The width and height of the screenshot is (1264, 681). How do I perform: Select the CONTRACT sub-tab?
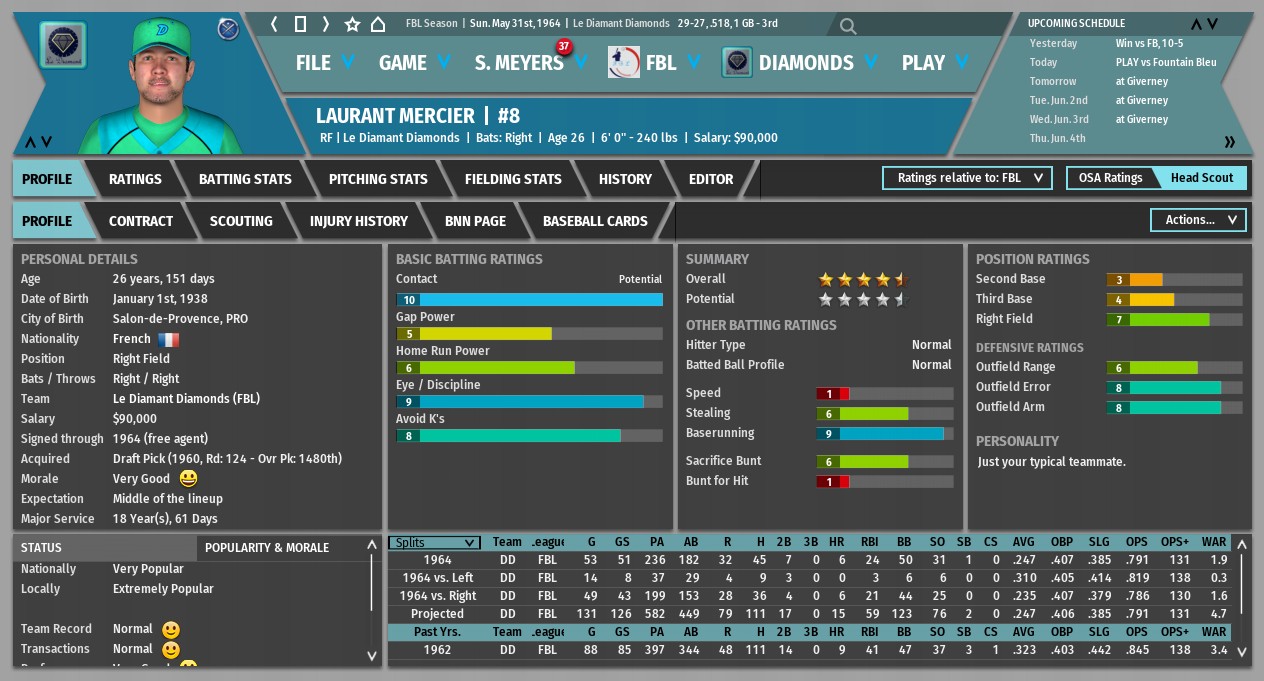click(x=141, y=221)
